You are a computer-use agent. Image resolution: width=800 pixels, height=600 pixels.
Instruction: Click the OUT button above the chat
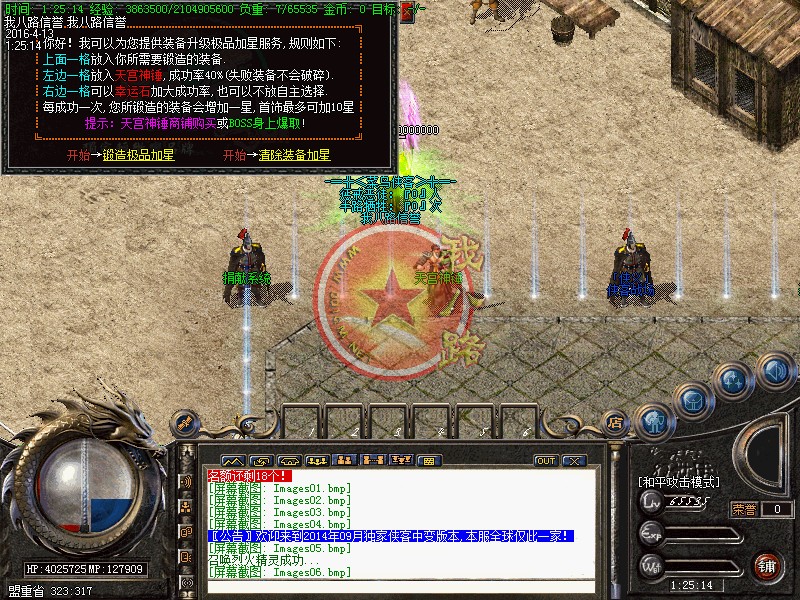545,461
